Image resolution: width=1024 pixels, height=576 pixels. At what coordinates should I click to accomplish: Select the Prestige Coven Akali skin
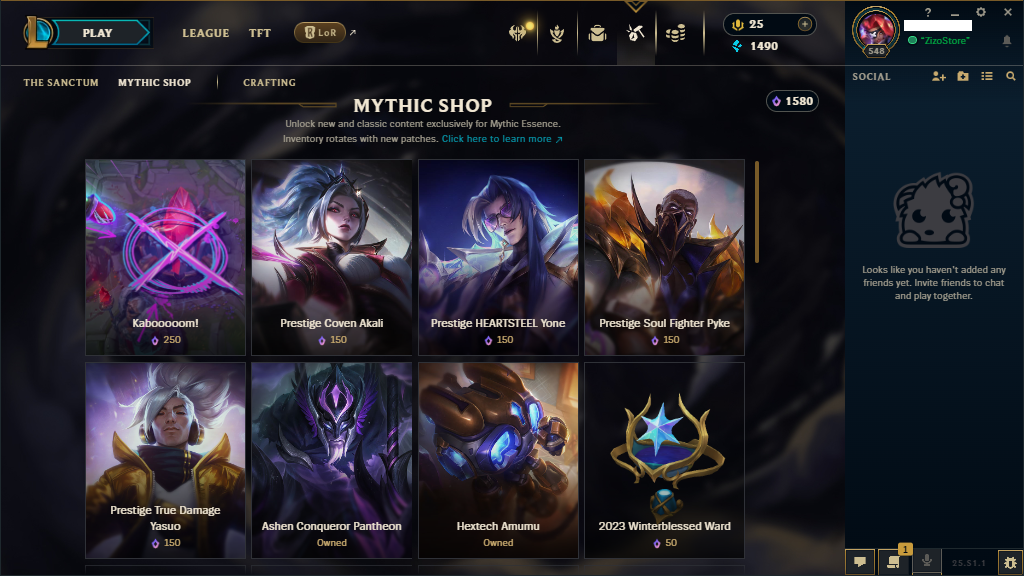point(331,257)
